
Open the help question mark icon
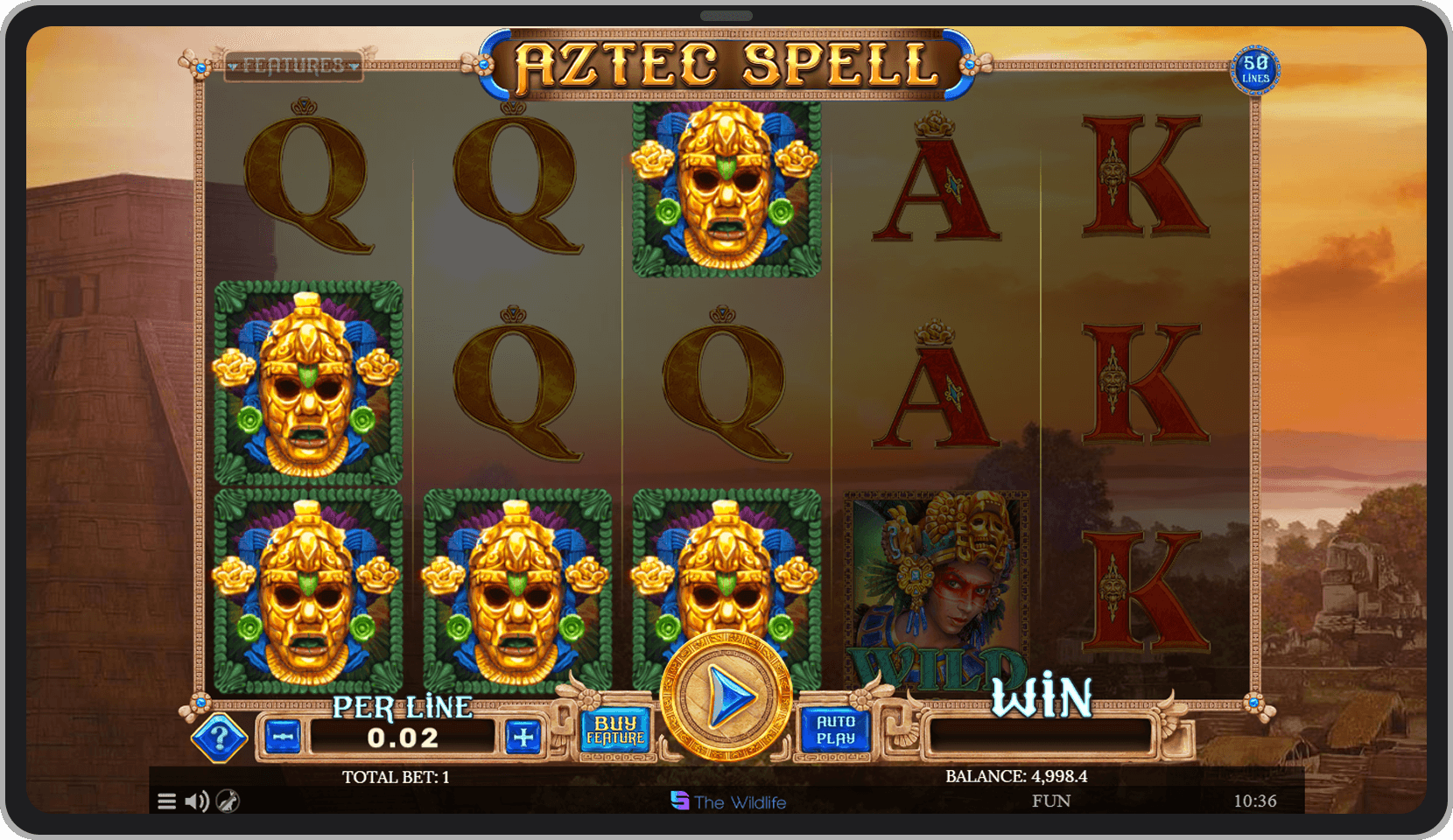coord(220,736)
